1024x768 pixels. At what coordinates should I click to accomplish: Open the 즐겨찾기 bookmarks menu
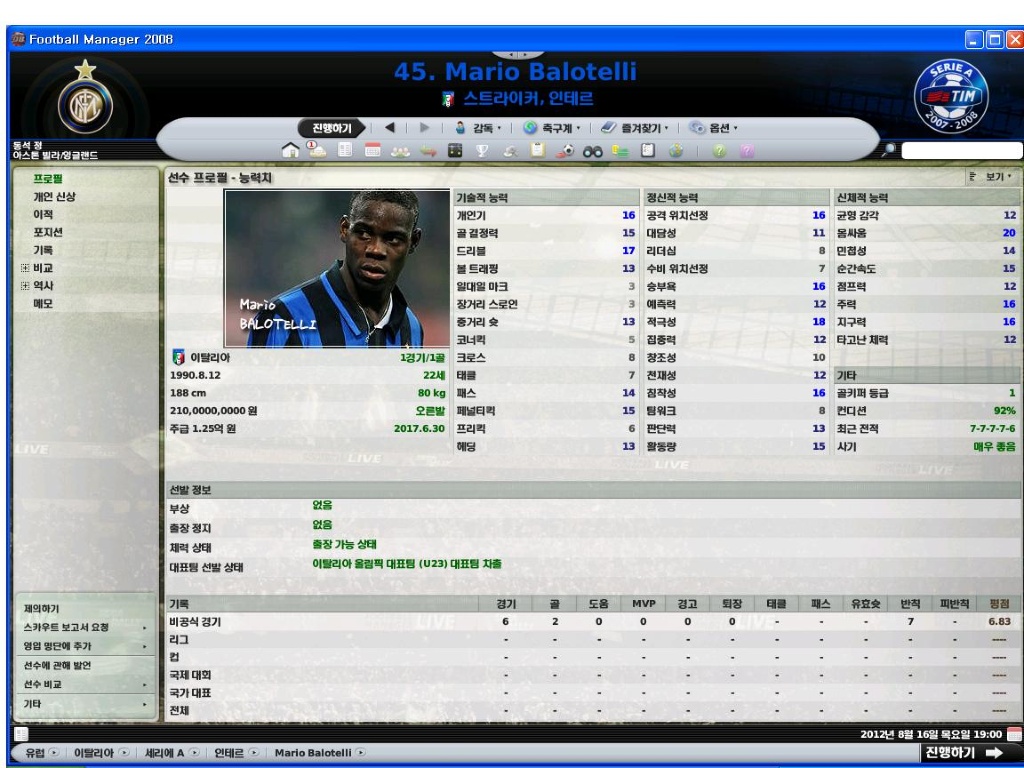pyautogui.click(x=636, y=128)
